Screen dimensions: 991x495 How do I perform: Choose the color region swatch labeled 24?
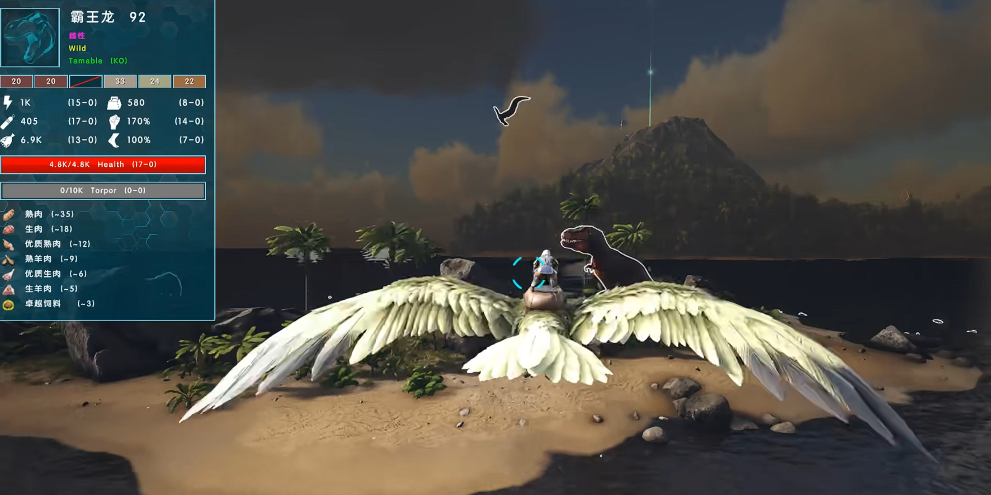154,82
